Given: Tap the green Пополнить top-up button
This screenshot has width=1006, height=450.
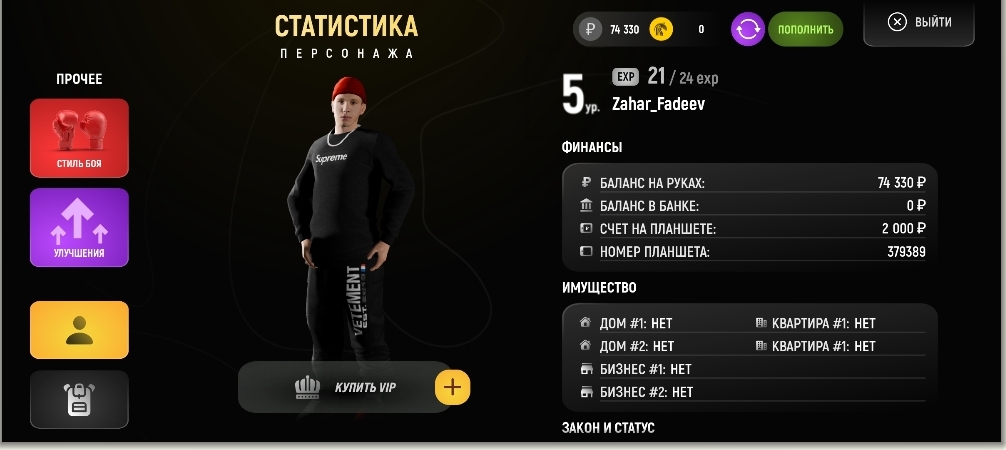Looking at the screenshot, I should coord(805,29).
